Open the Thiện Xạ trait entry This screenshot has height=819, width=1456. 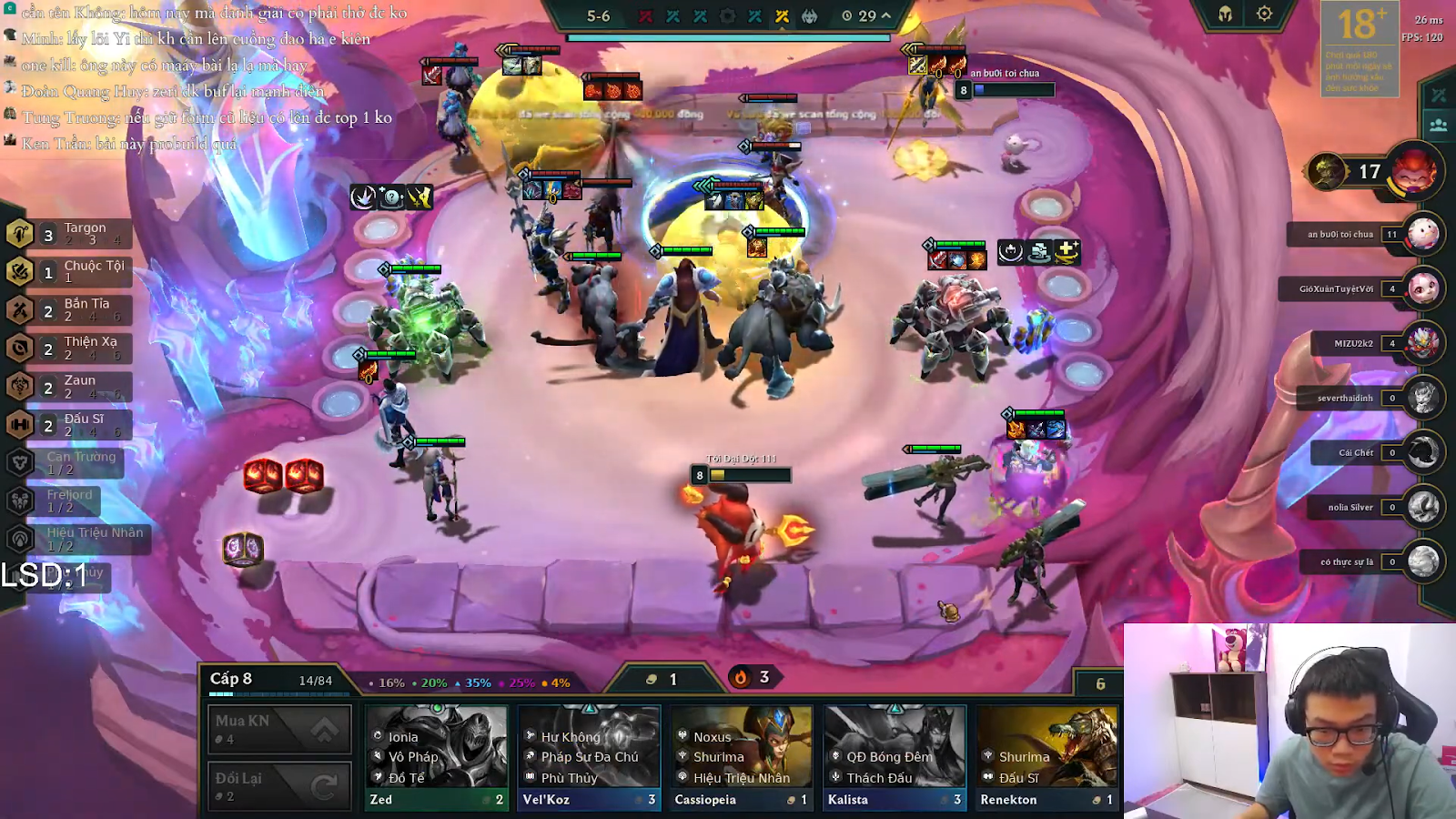click(x=68, y=349)
